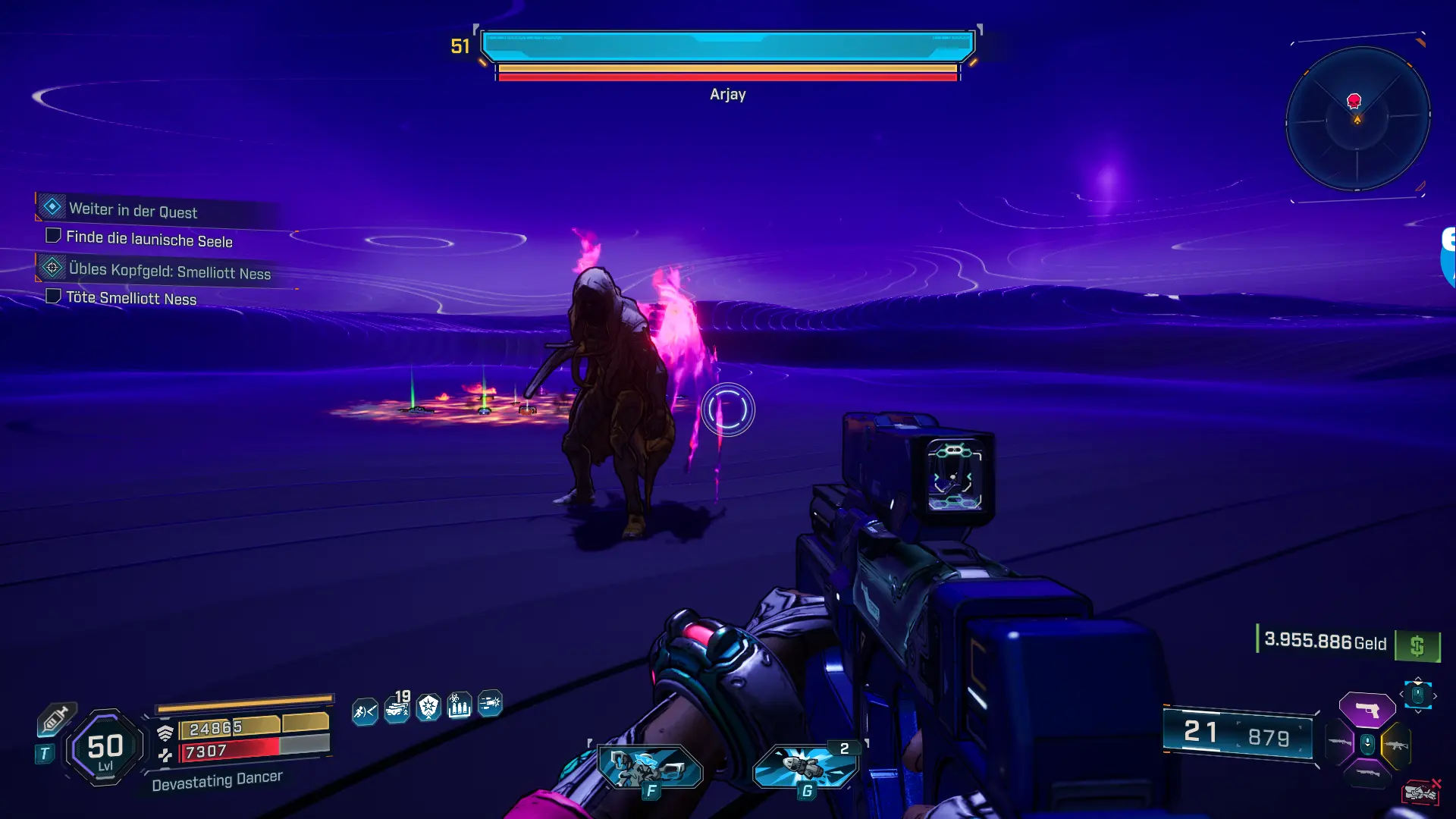Select the 'Weiter in der Quest' tracker entry
The image size is (1456, 819).
pyautogui.click(x=133, y=210)
